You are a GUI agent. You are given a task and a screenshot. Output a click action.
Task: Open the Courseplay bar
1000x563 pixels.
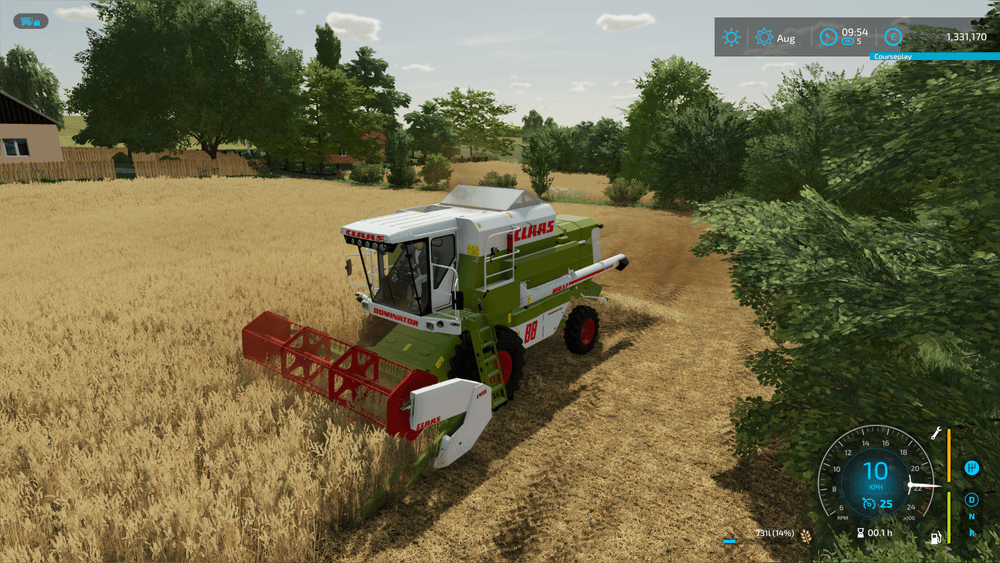coord(934,56)
